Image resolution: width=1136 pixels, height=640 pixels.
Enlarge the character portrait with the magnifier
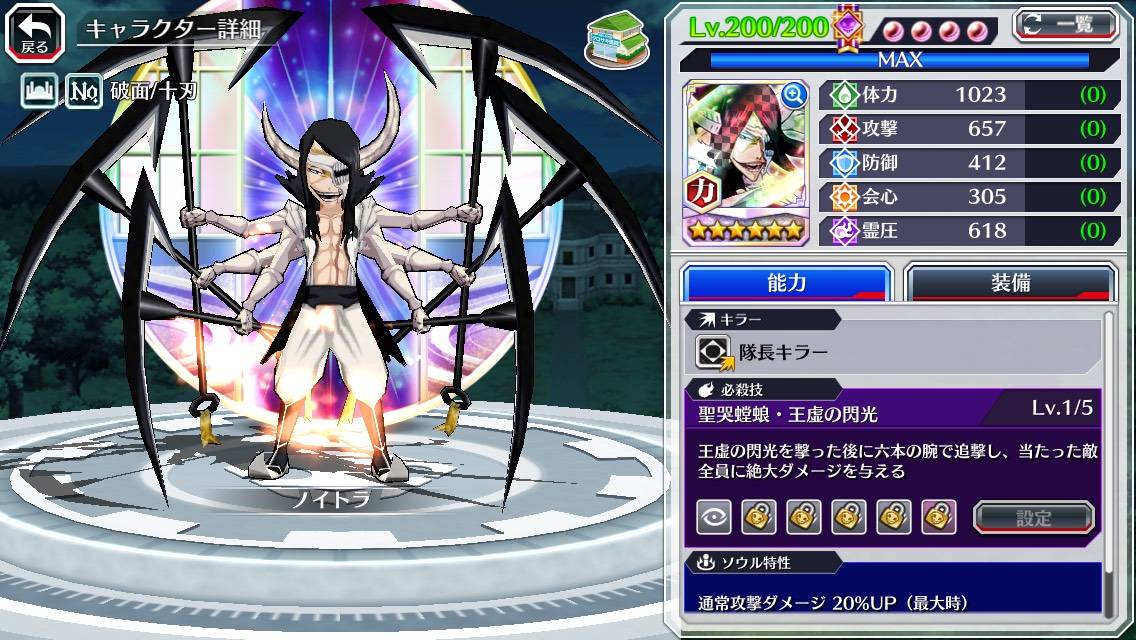tap(794, 95)
